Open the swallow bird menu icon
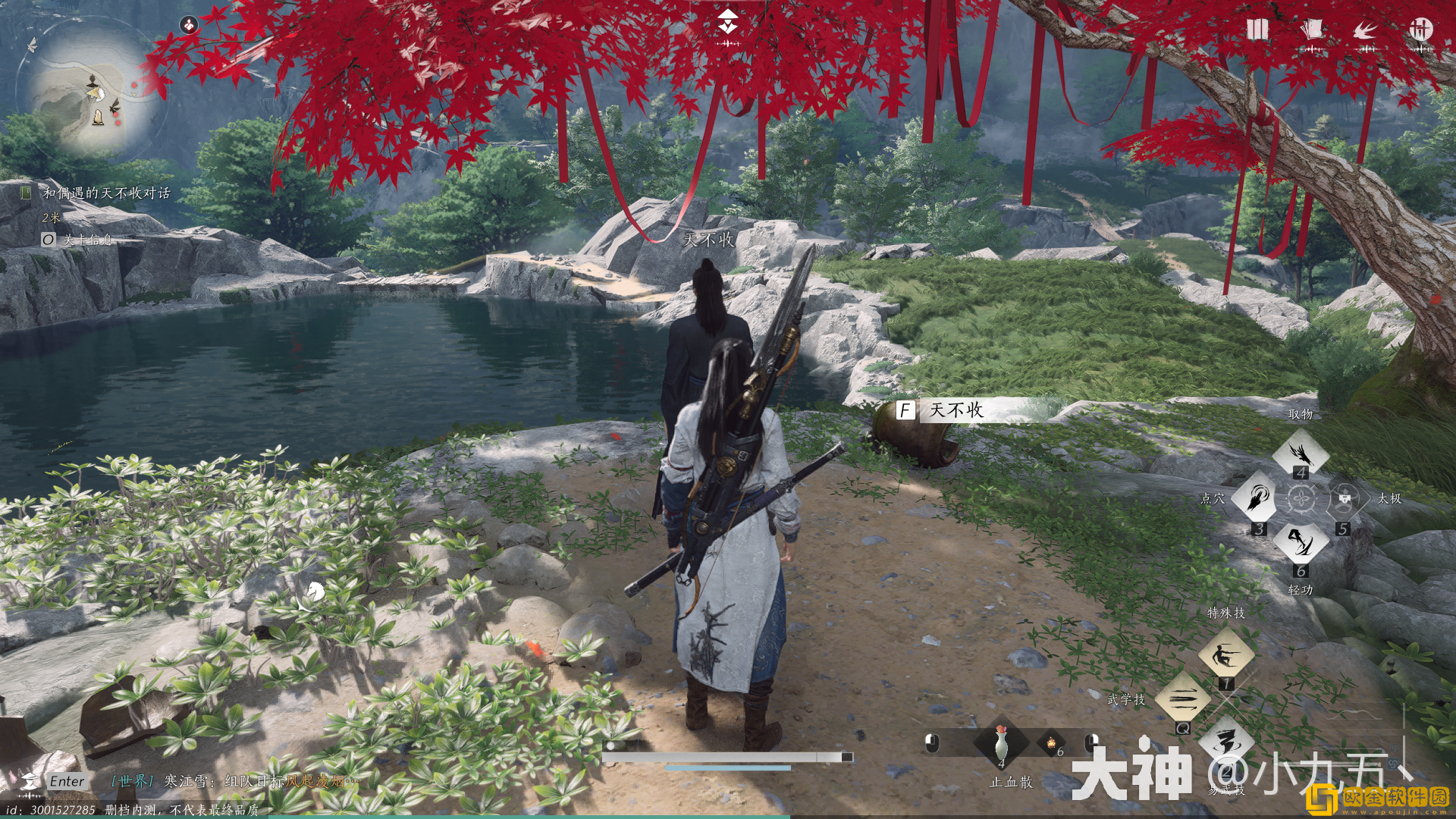 coord(1366,31)
